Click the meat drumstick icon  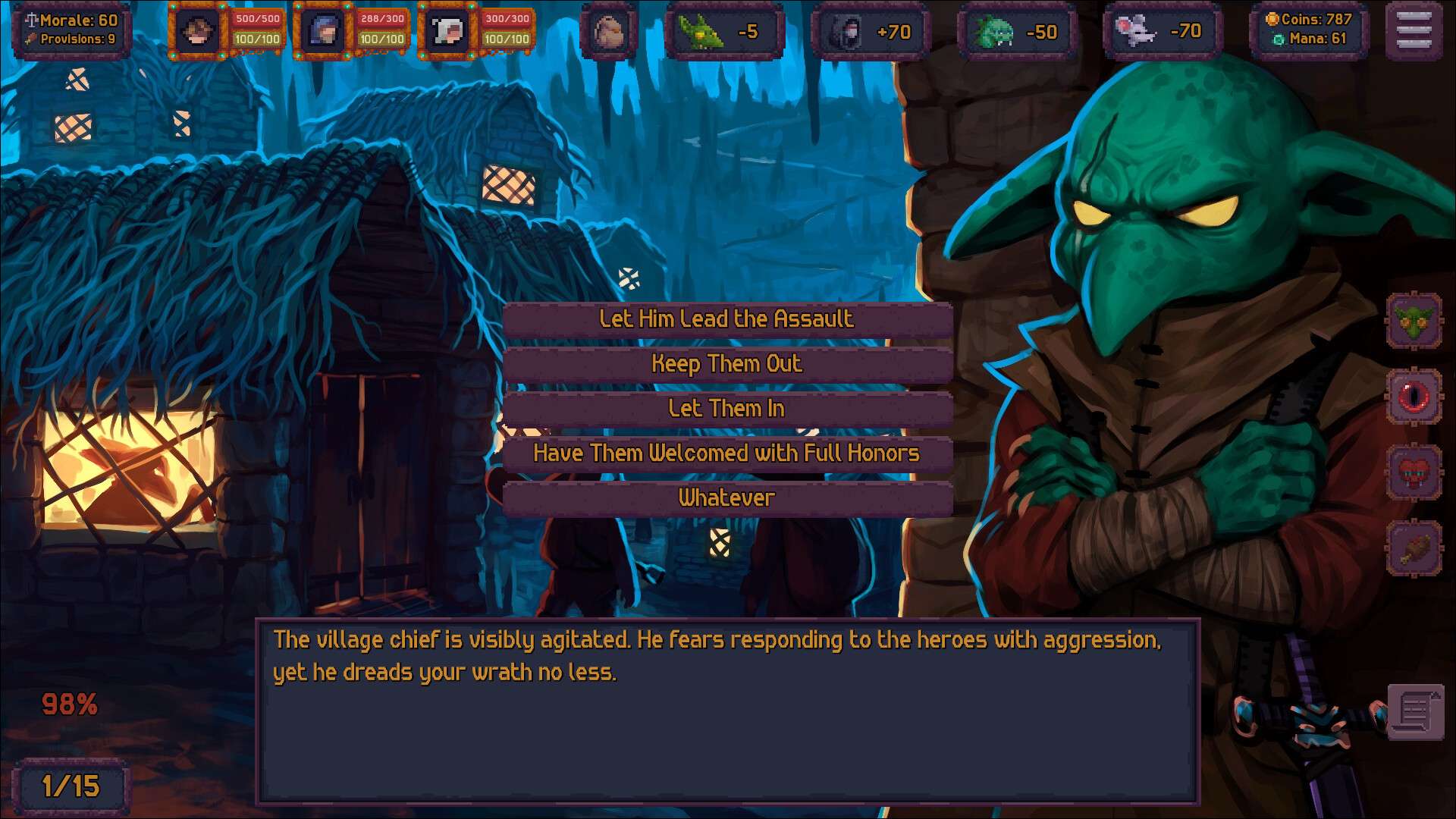[x=1414, y=548]
